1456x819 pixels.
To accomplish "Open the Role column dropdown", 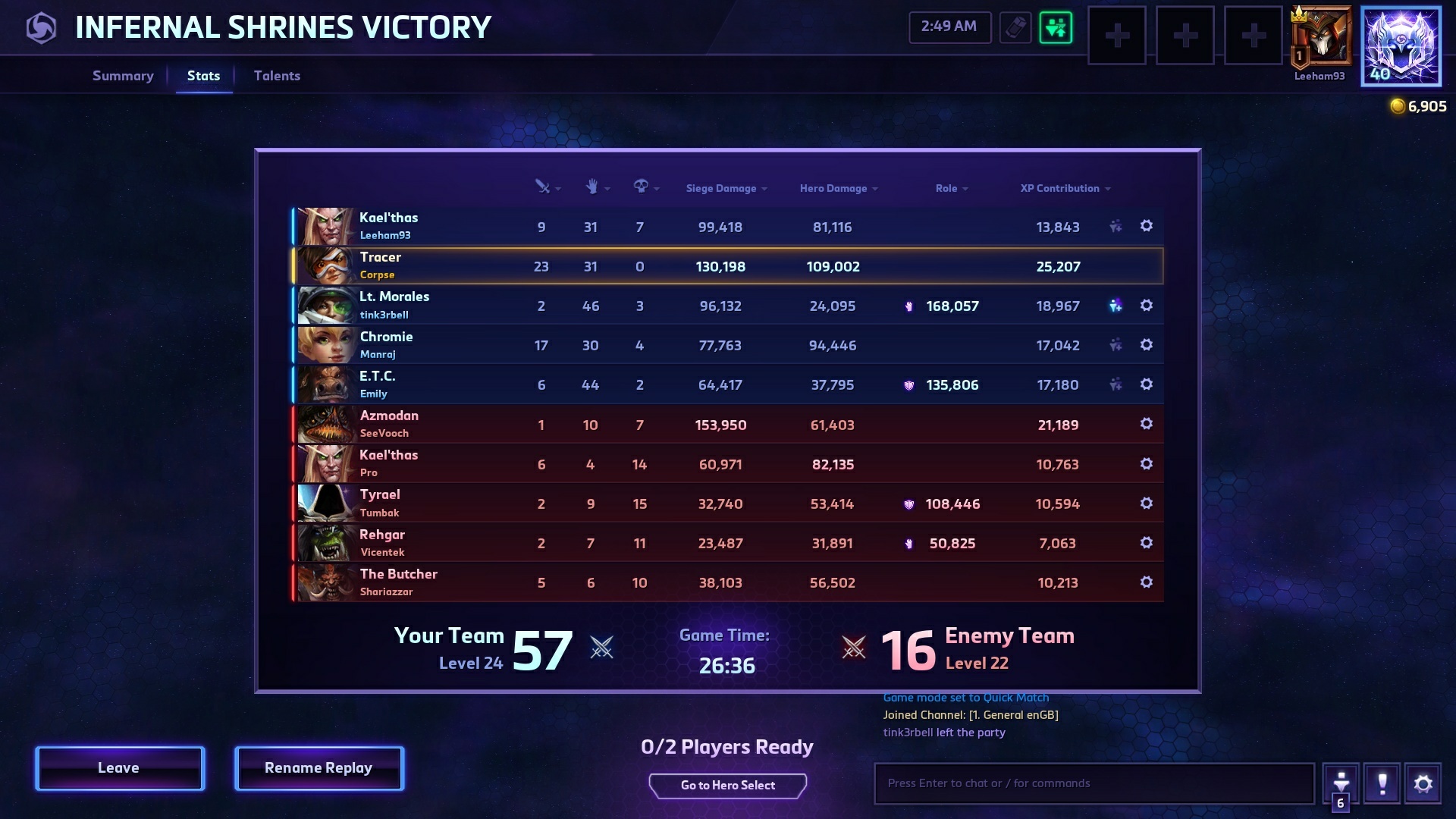I will click(x=951, y=188).
